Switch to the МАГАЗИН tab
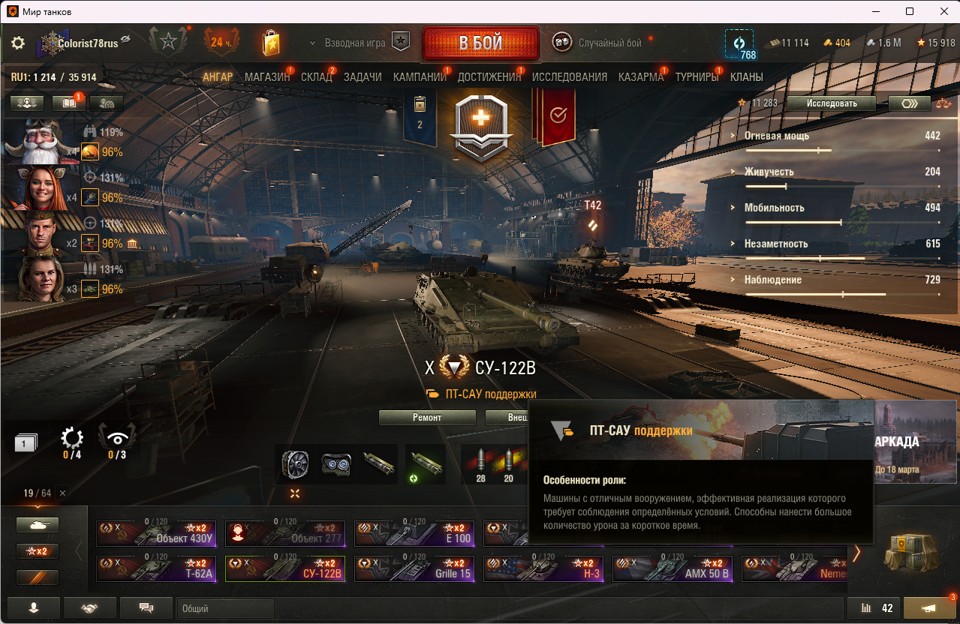This screenshot has width=960, height=624. click(x=267, y=77)
